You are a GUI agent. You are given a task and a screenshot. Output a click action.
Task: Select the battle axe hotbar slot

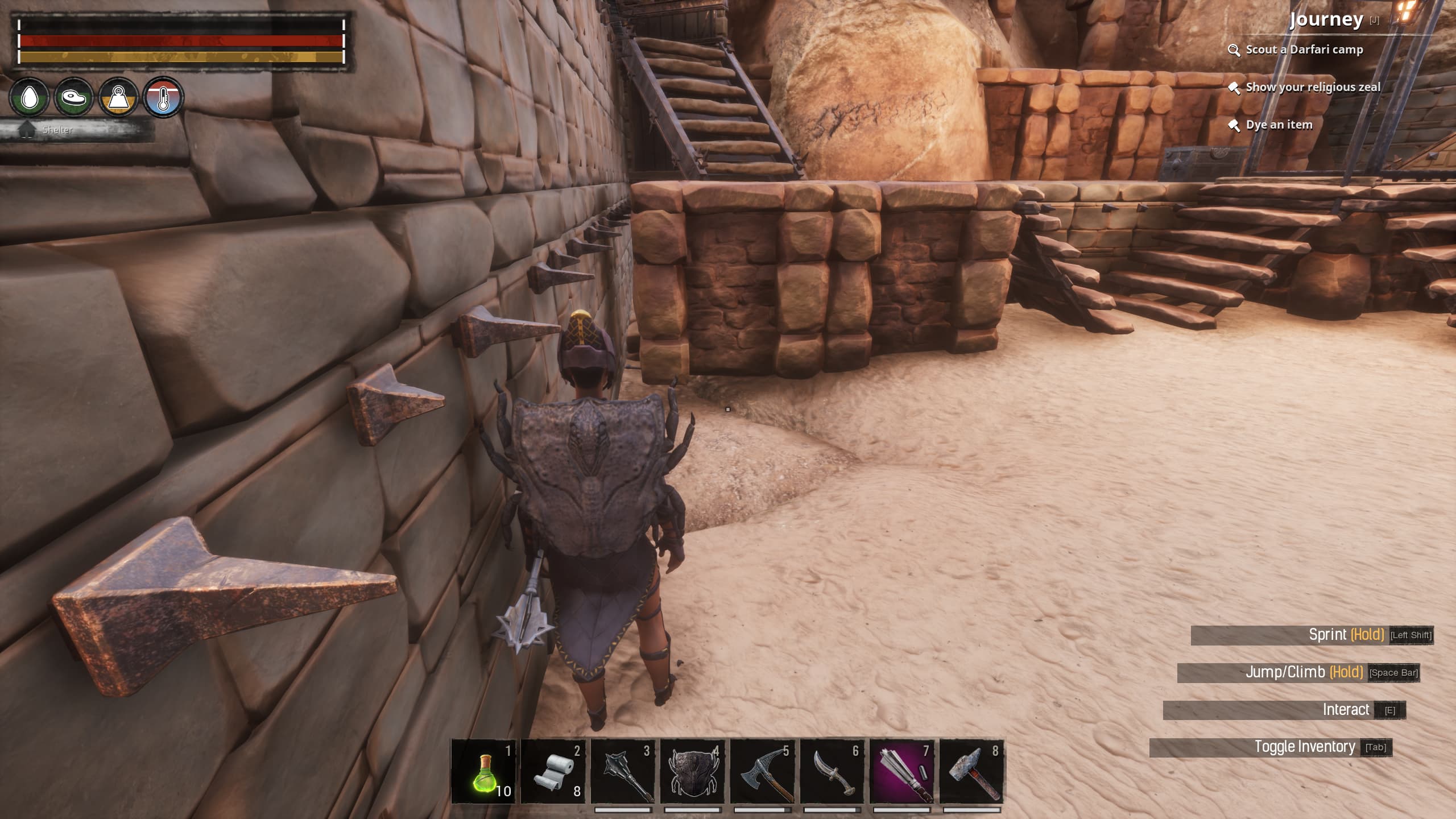coord(762,771)
